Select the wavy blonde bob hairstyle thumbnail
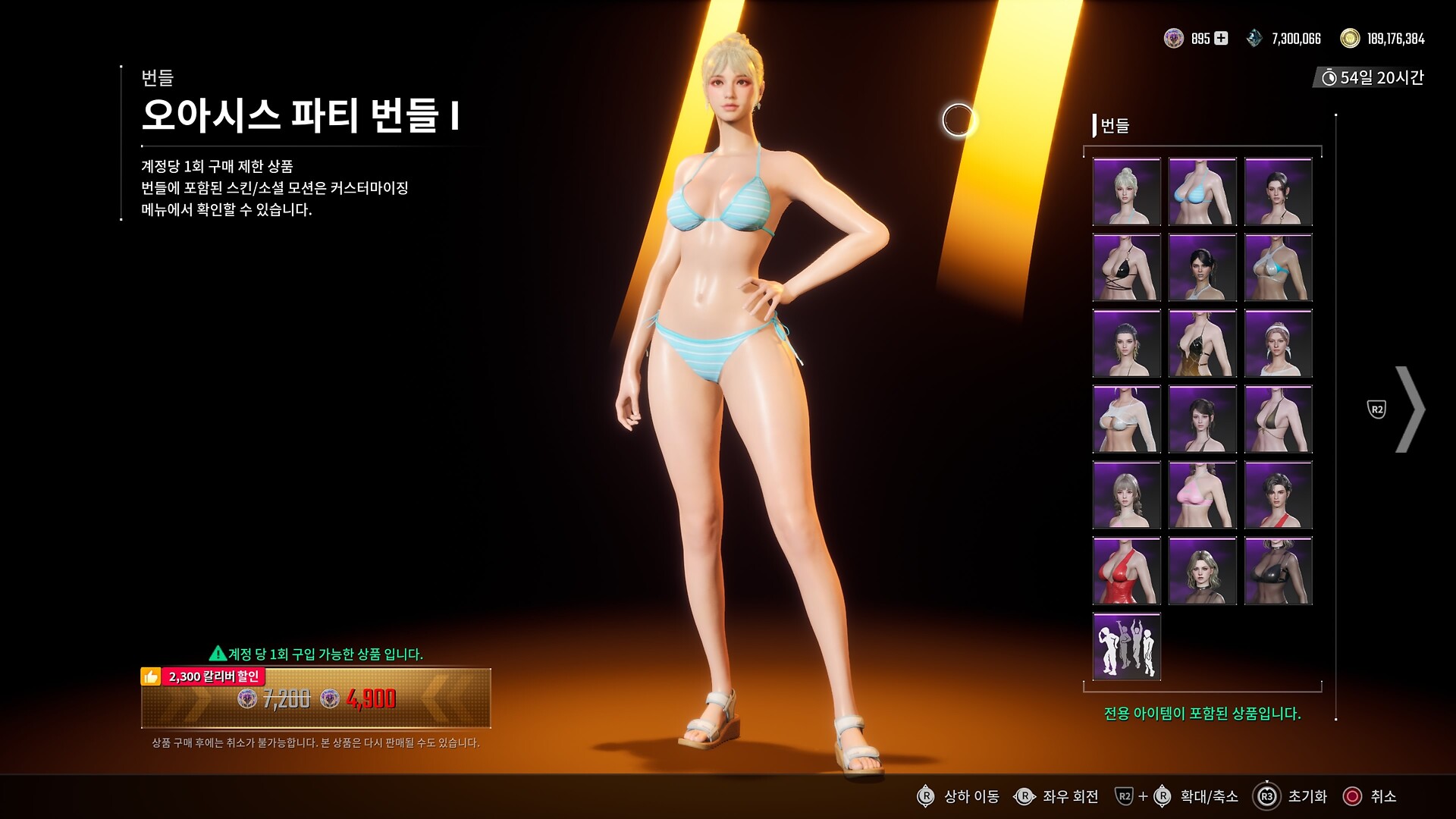The width and height of the screenshot is (1456, 819). tap(1202, 571)
